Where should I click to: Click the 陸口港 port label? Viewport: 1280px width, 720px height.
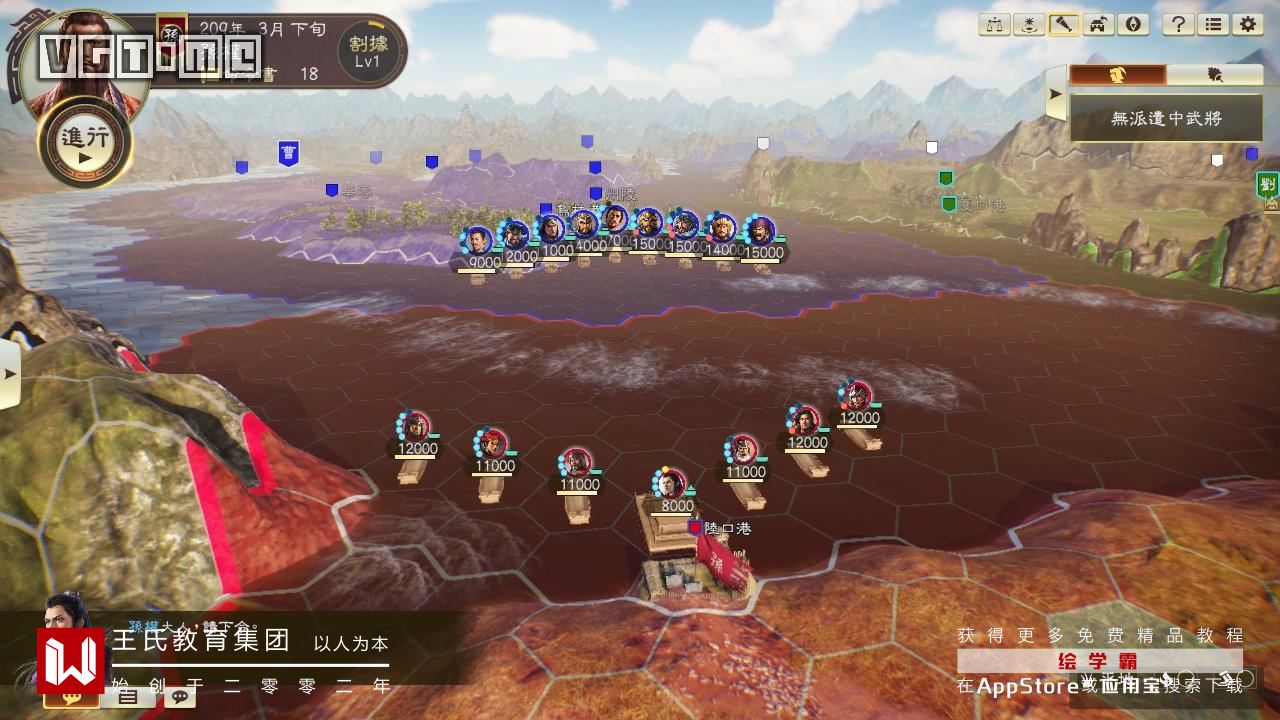pos(727,528)
